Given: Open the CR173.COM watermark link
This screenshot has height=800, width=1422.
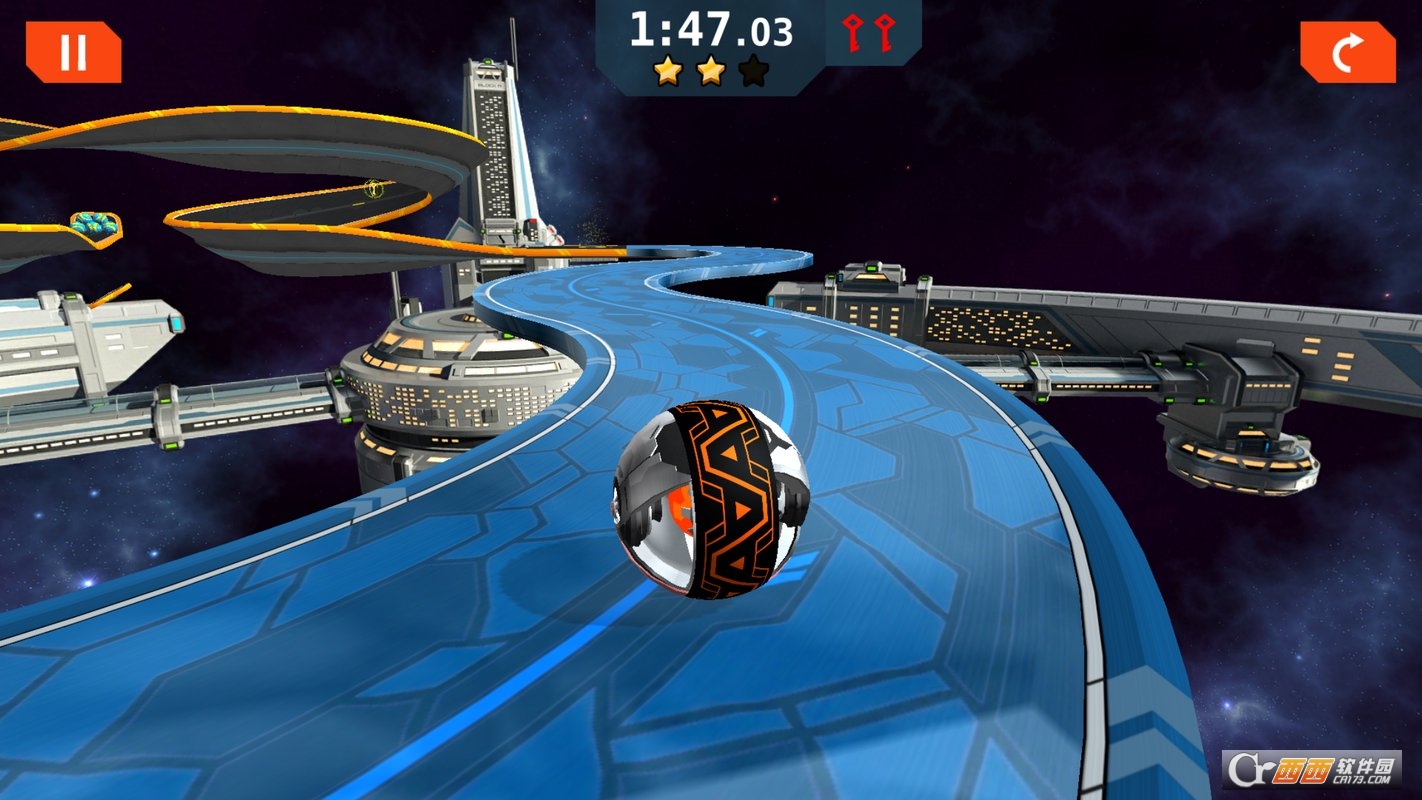Looking at the screenshot, I should point(1360,780).
